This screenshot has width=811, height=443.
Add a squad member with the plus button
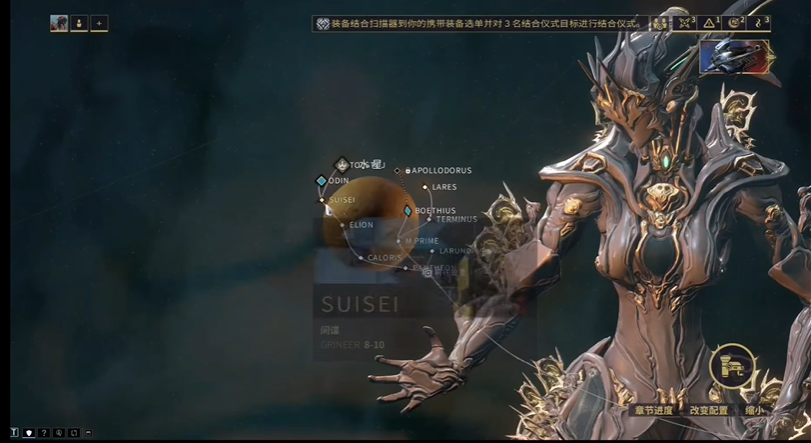coord(99,23)
